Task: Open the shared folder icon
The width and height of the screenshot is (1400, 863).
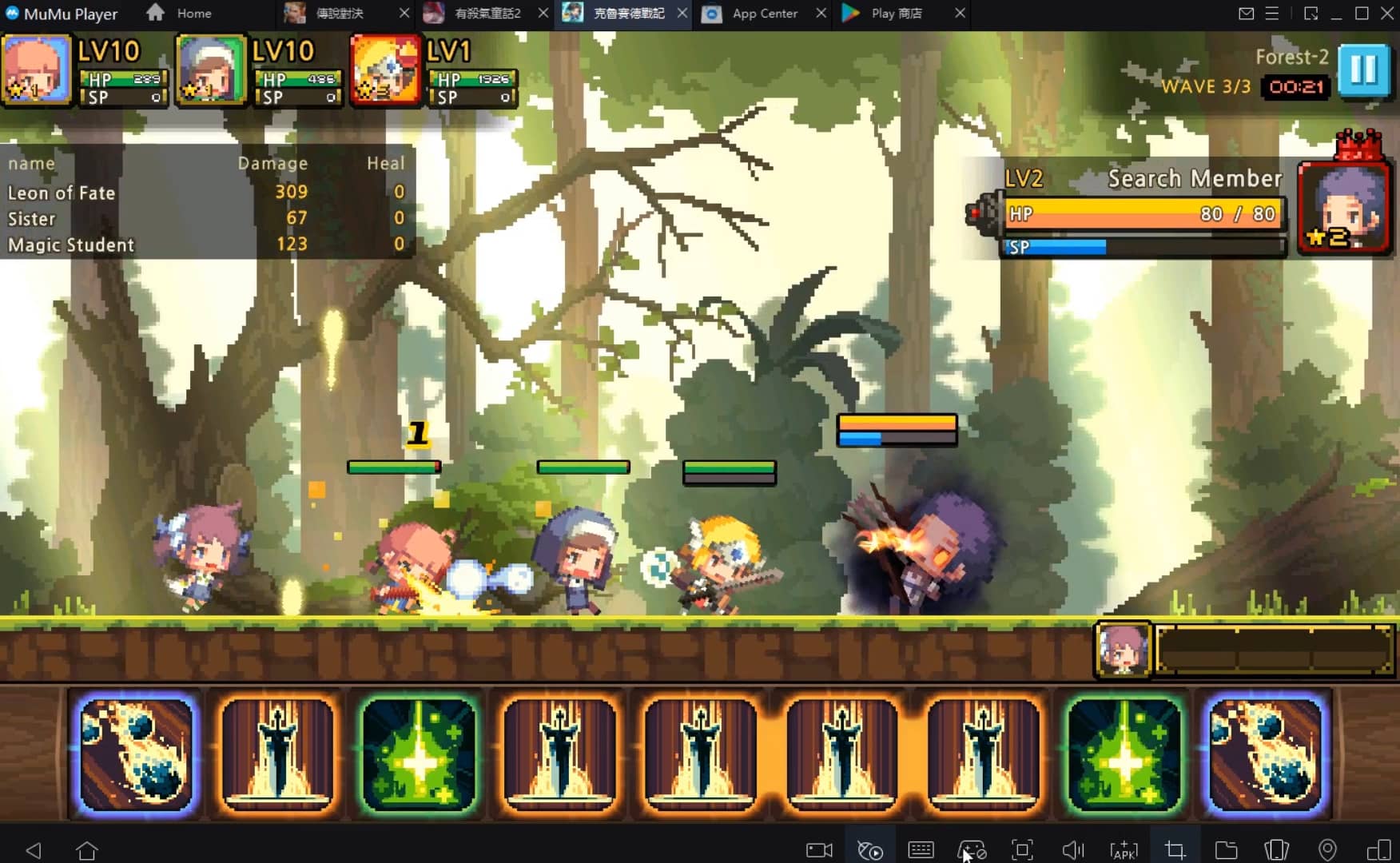Action: [1227, 849]
